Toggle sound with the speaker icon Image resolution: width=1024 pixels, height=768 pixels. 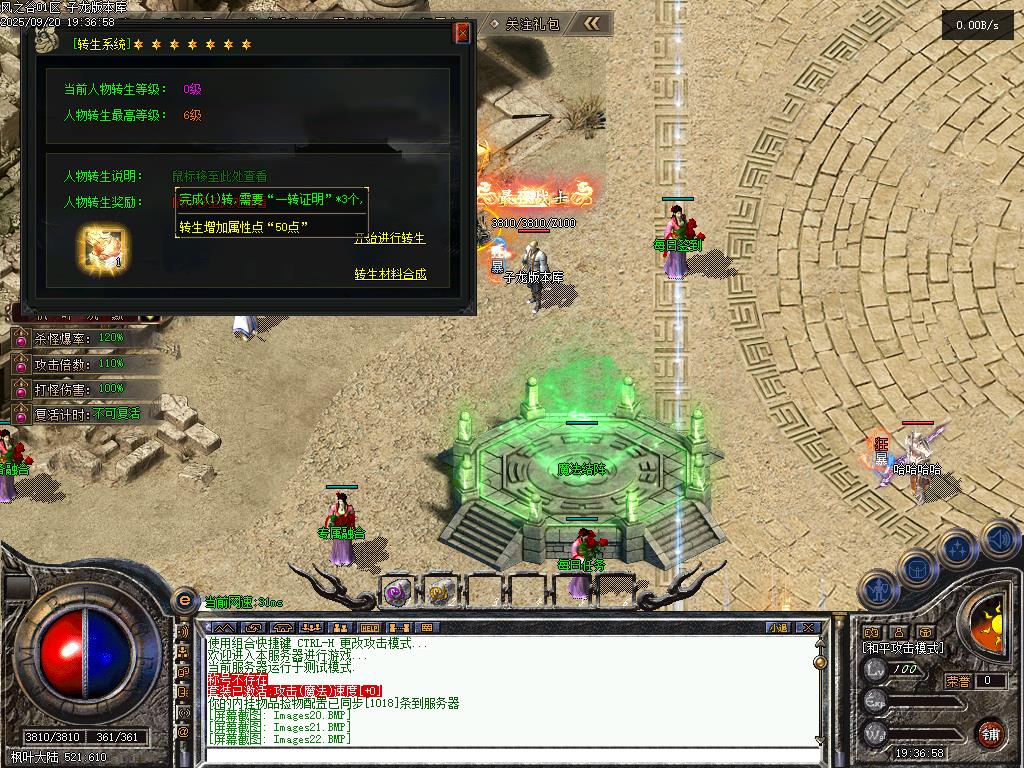coord(1000,539)
